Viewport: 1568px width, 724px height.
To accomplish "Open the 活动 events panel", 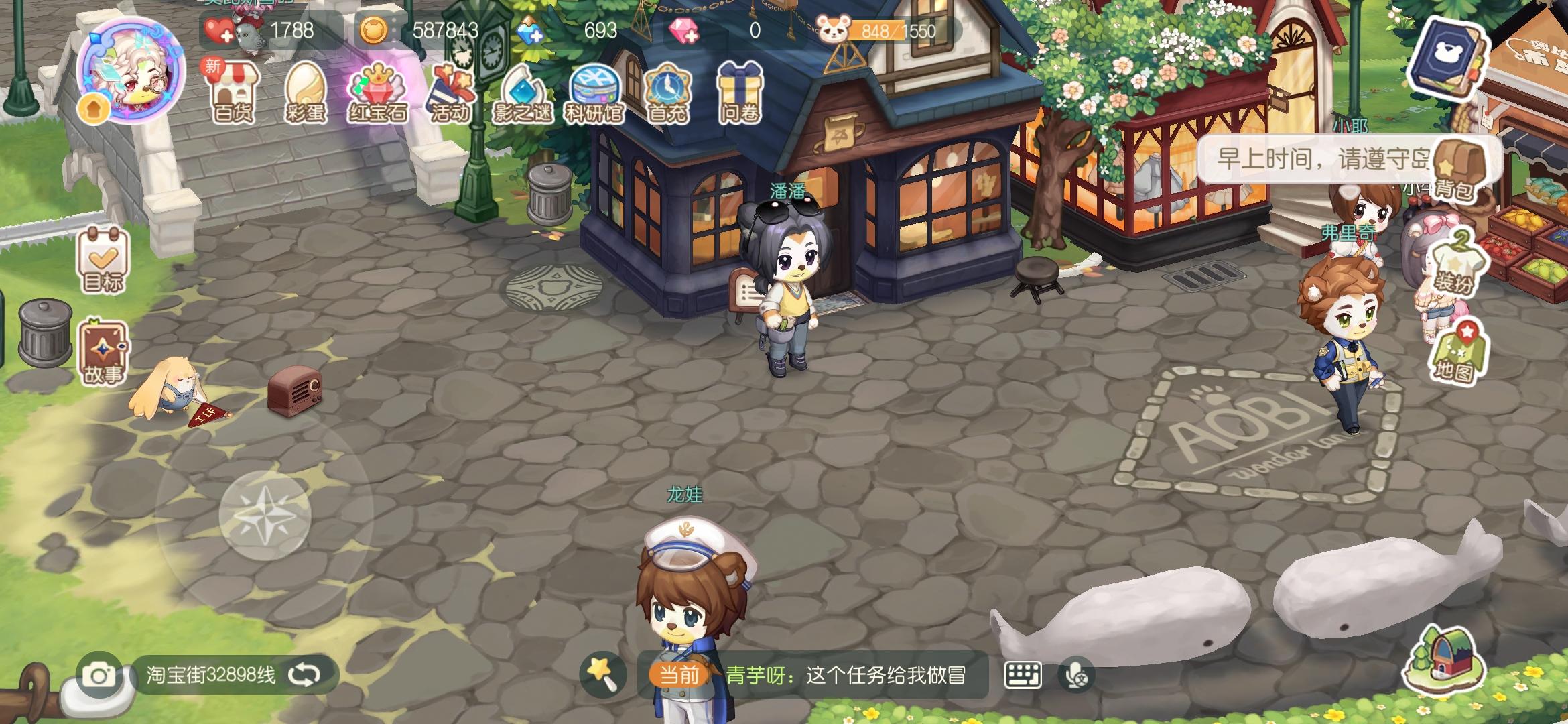I will 450,94.
